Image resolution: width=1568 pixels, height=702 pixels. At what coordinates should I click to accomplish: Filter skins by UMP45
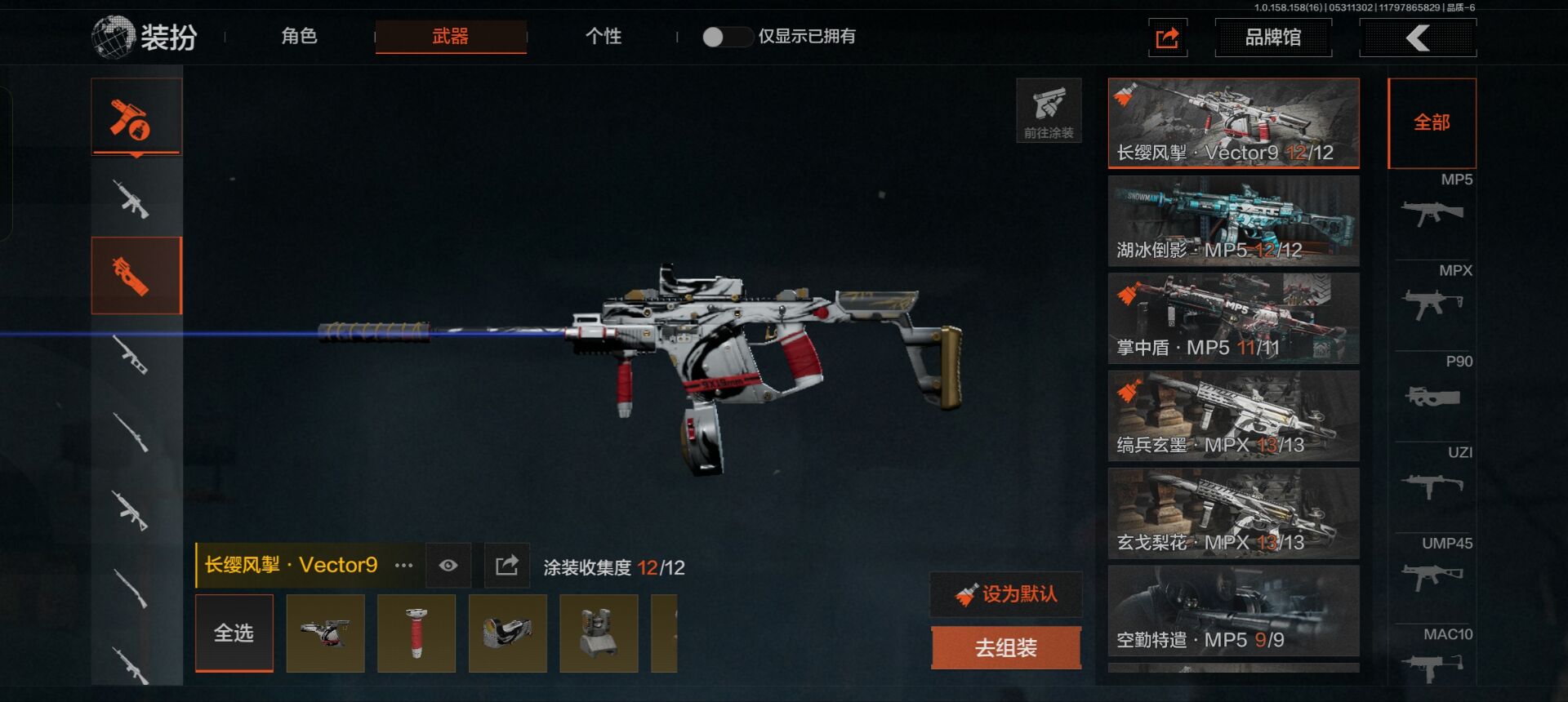pos(1433,569)
